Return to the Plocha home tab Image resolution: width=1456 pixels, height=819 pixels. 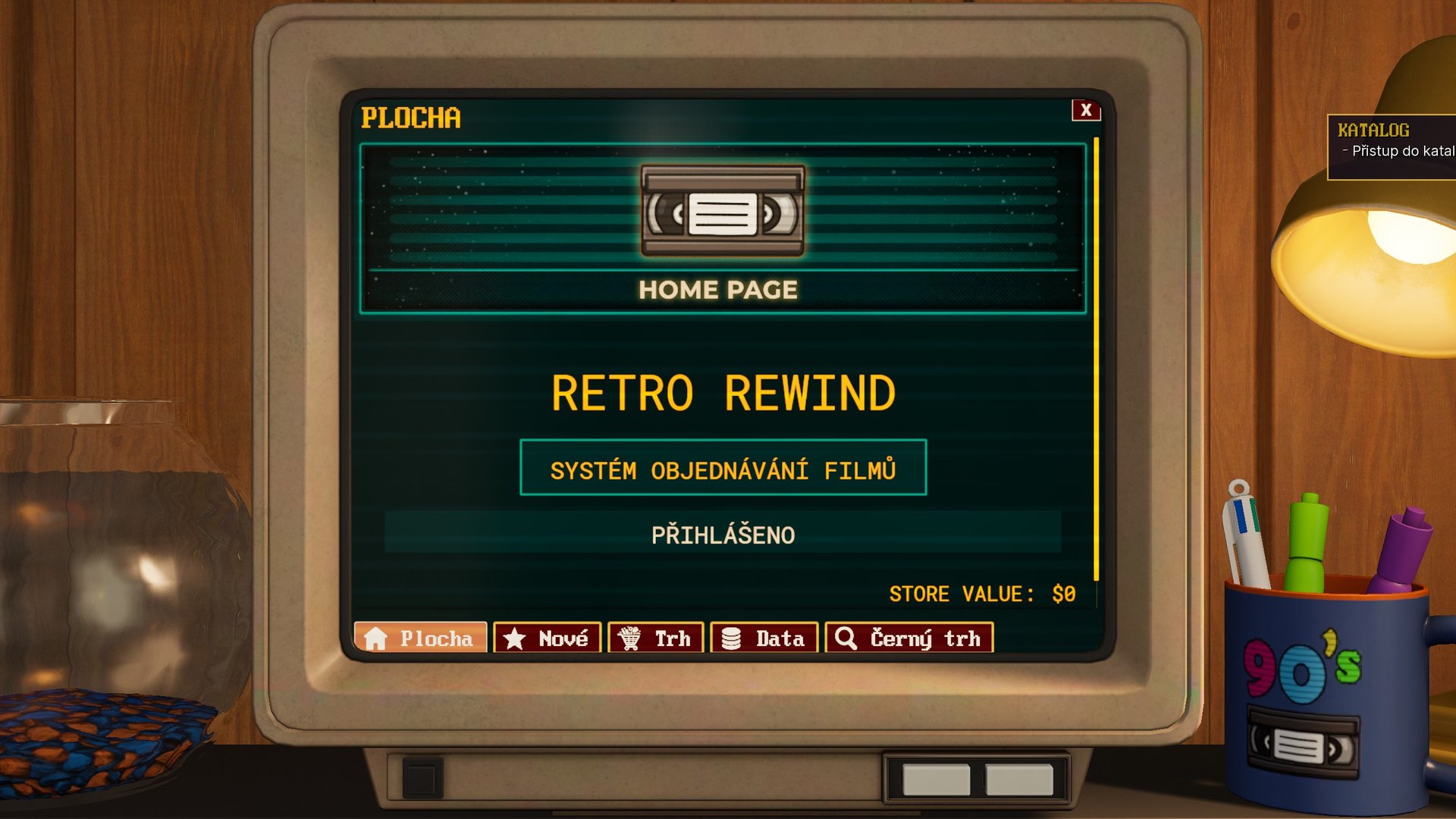421,639
